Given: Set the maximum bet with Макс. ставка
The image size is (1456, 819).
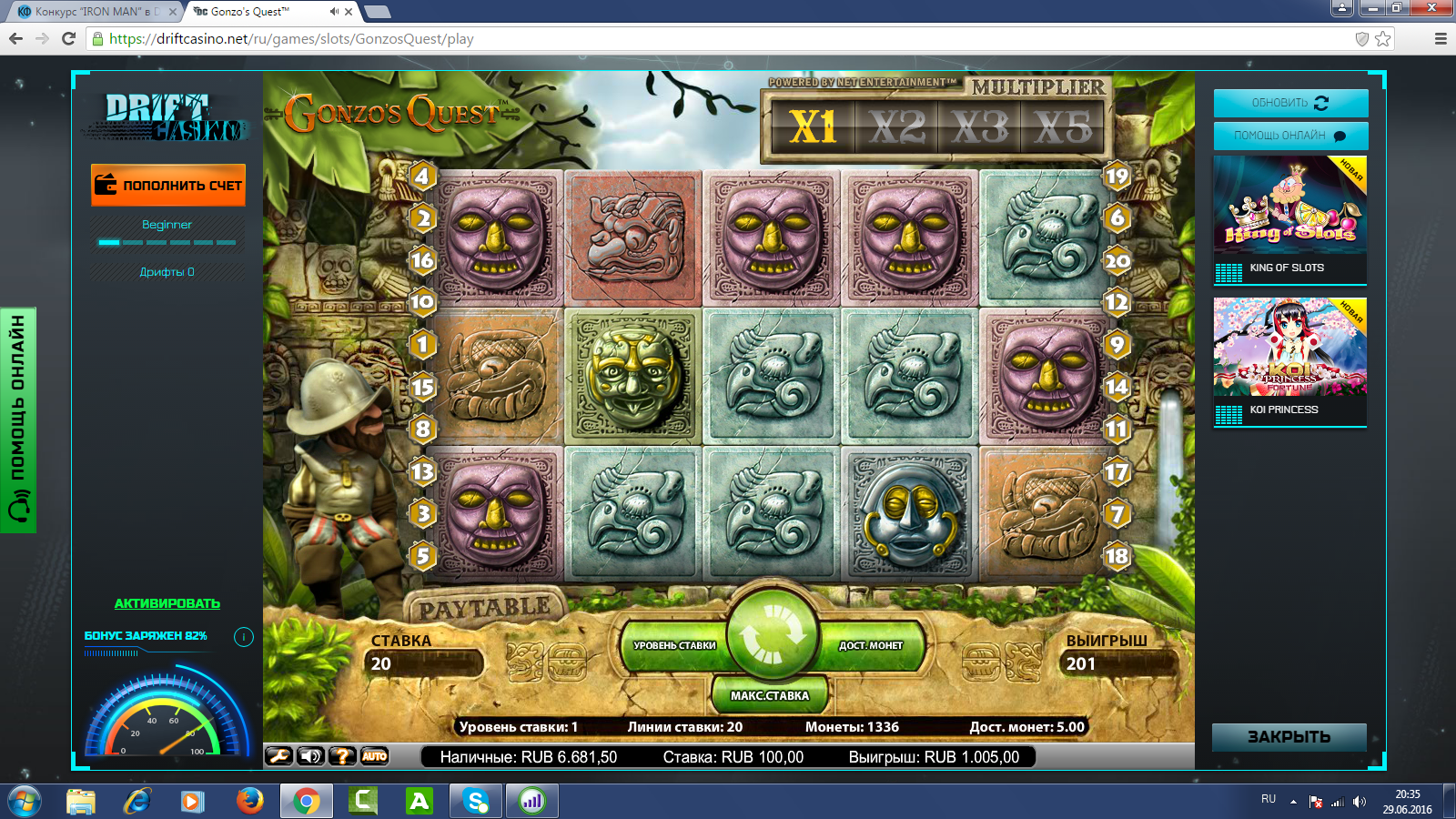Looking at the screenshot, I should click(x=769, y=695).
